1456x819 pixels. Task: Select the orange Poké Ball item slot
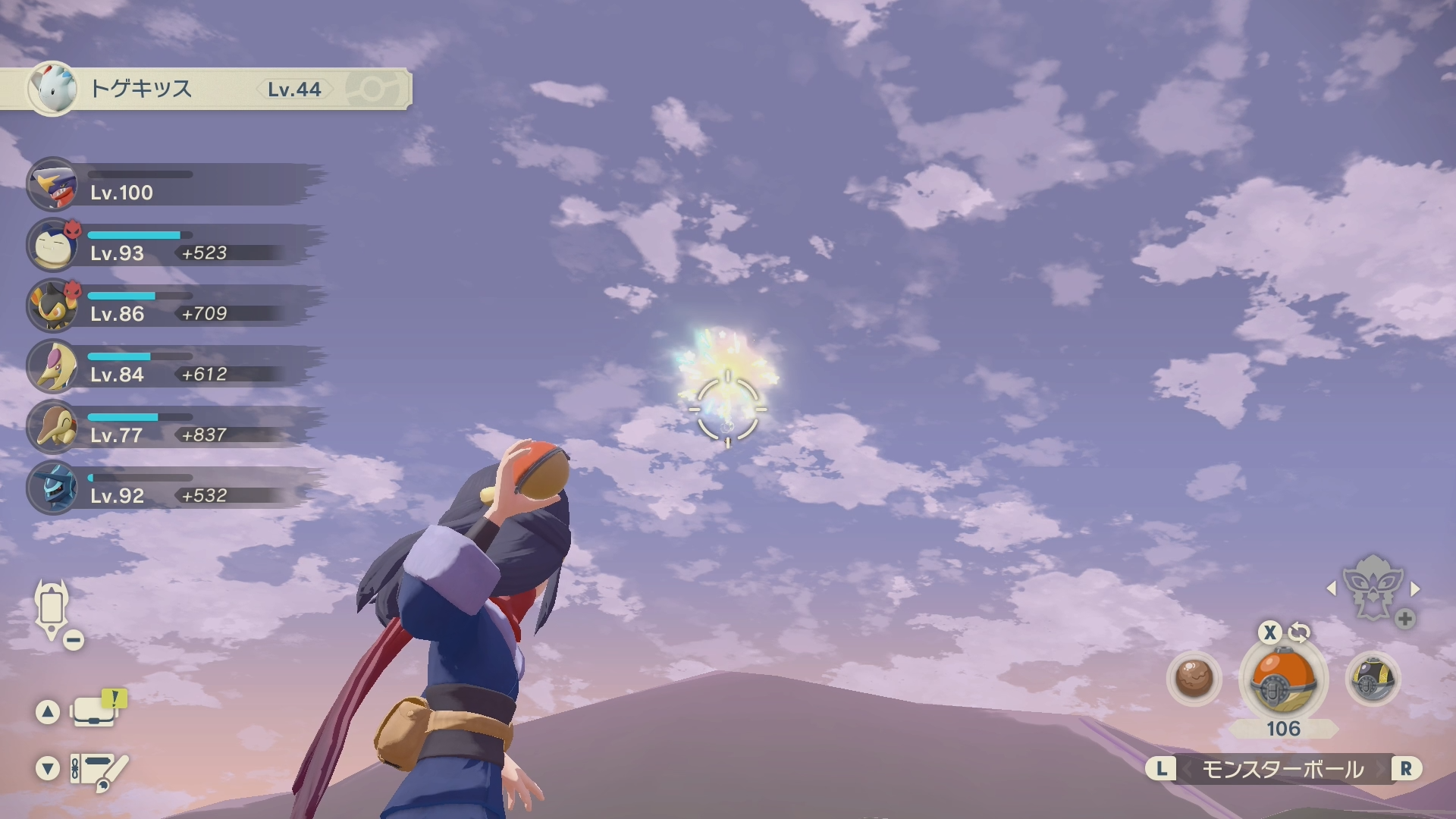1283,679
